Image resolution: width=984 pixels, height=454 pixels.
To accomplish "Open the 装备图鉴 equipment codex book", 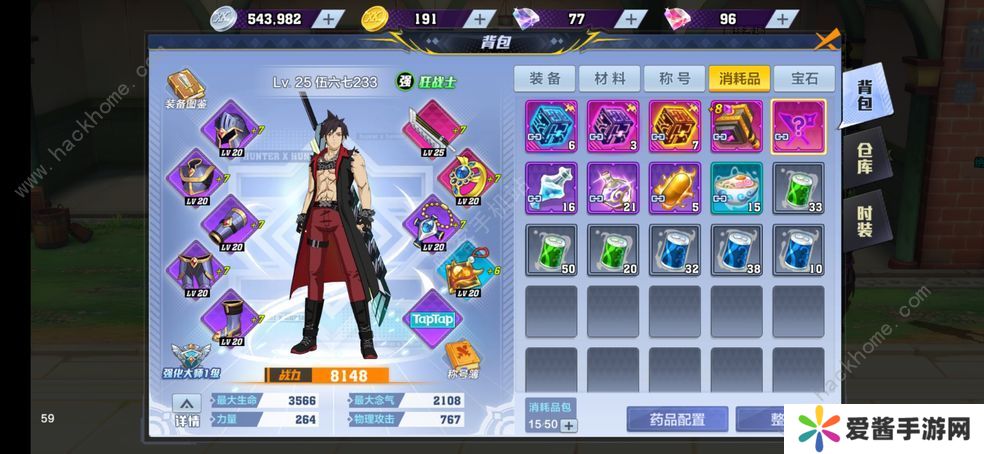I will tap(185, 88).
